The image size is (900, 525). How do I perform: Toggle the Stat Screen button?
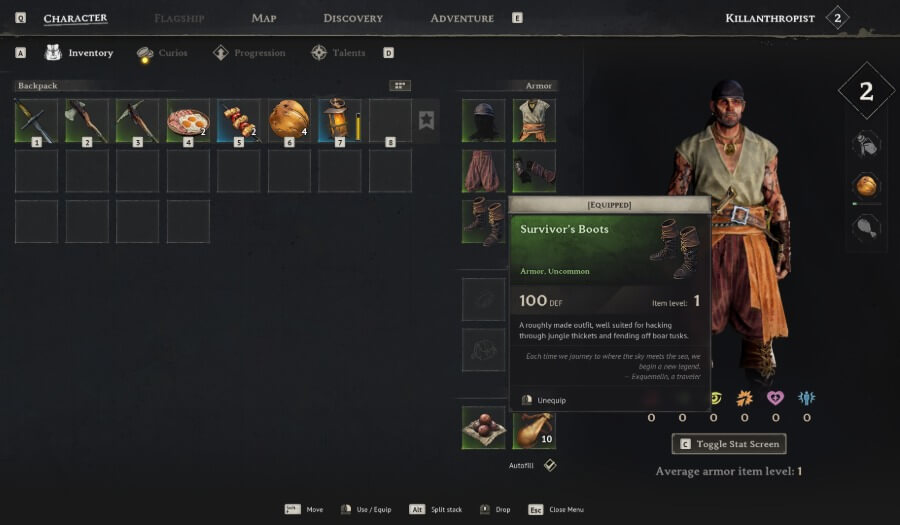tap(729, 444)
